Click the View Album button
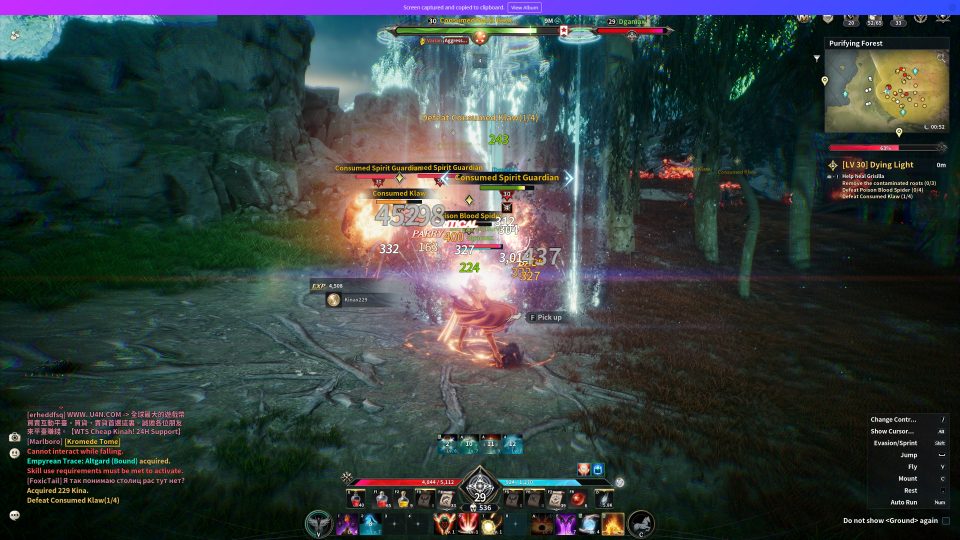The height and width of the screenshot is (540, 960). click(525, 7)
